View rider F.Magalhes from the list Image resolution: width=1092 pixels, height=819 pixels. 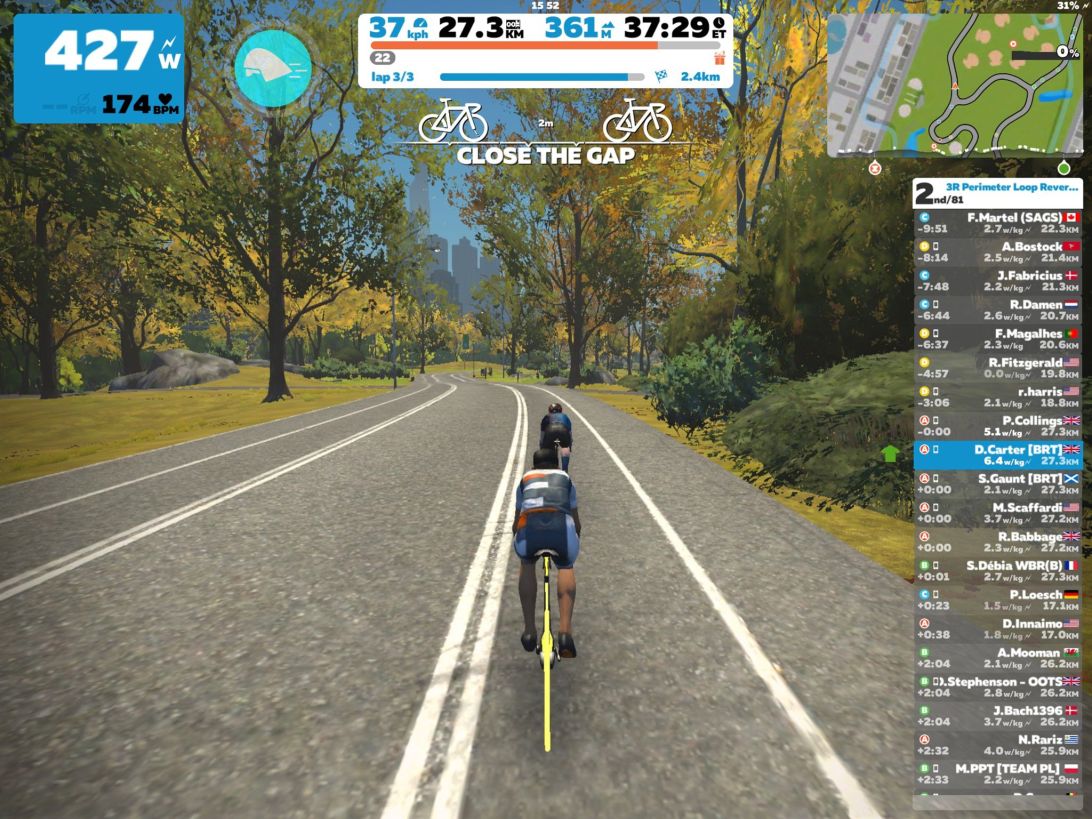(997, 339)
